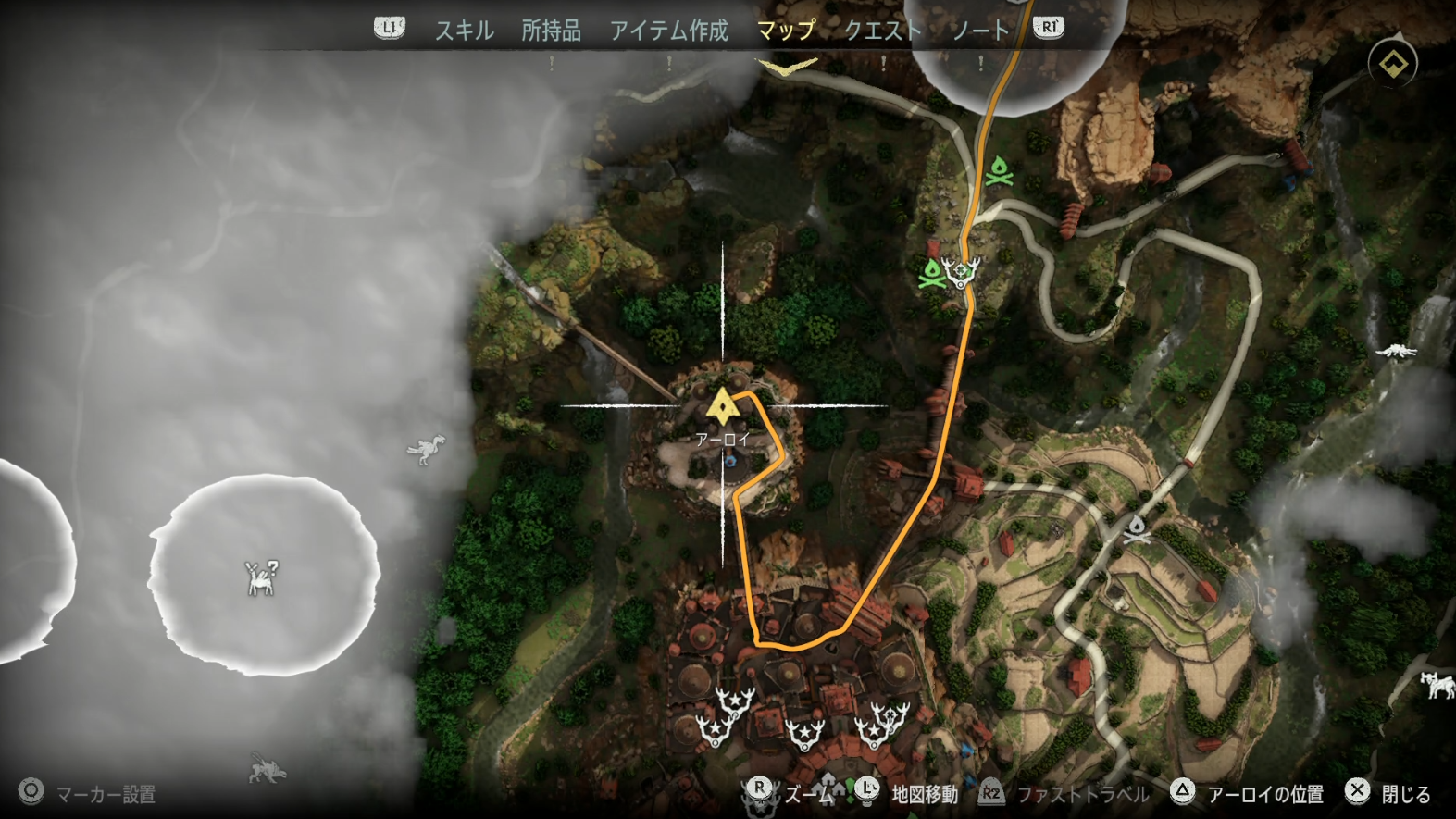Open the ノート tab

pos(979,31)
